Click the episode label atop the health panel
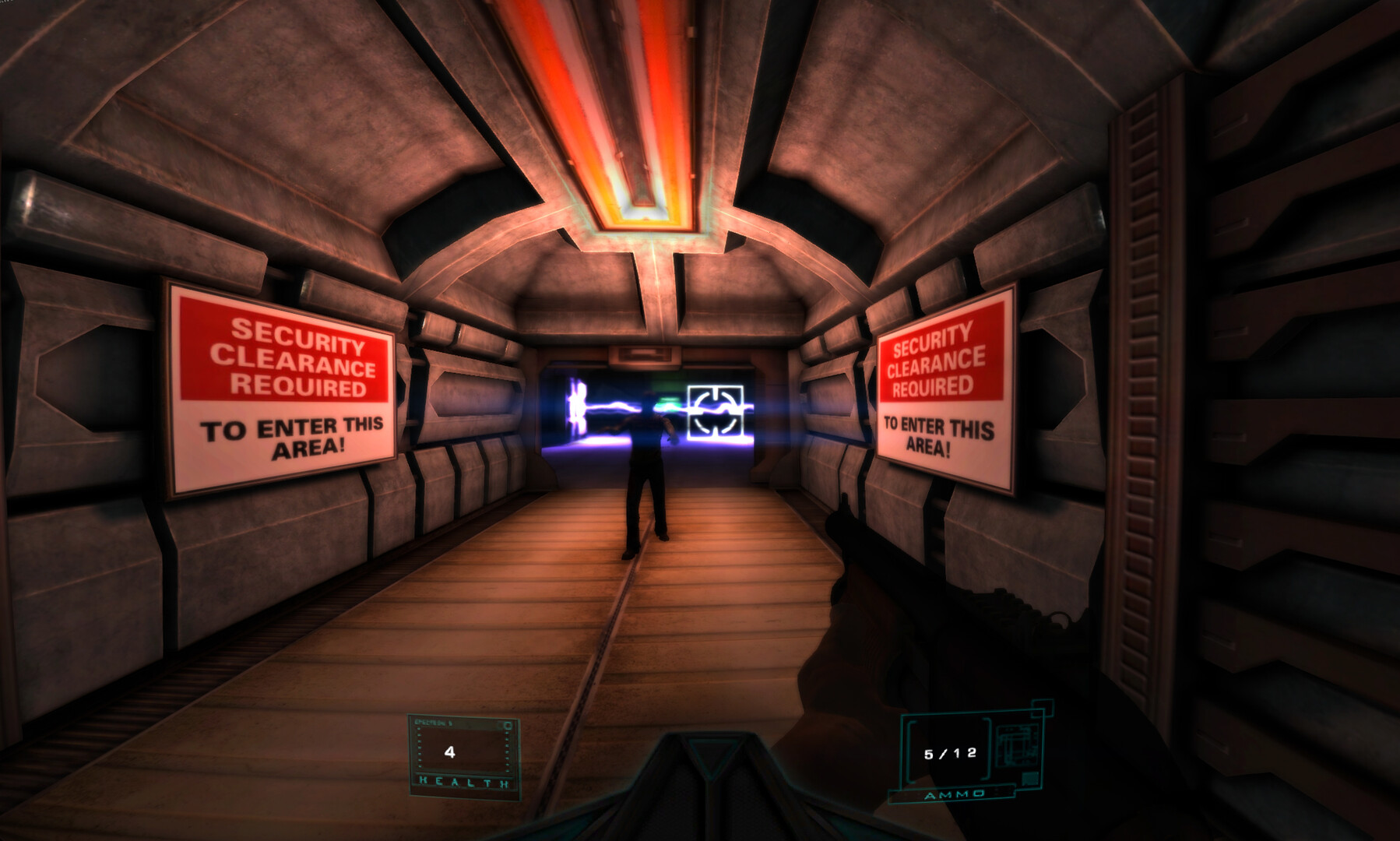This screenshot has width=1400, height=841. tap(433, 723)
